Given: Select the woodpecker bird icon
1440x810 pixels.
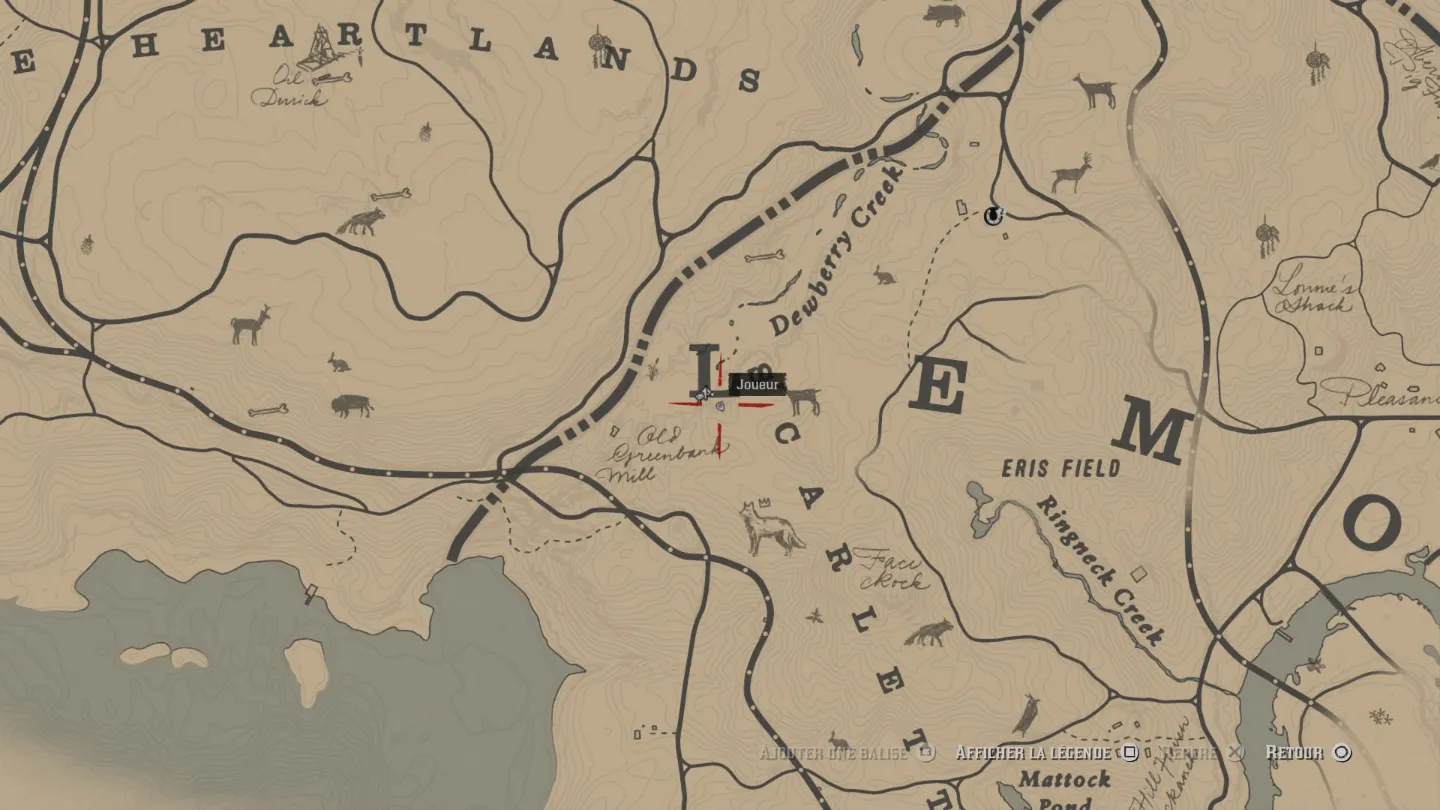Looking at the screenshot, I should [1026, 715].
